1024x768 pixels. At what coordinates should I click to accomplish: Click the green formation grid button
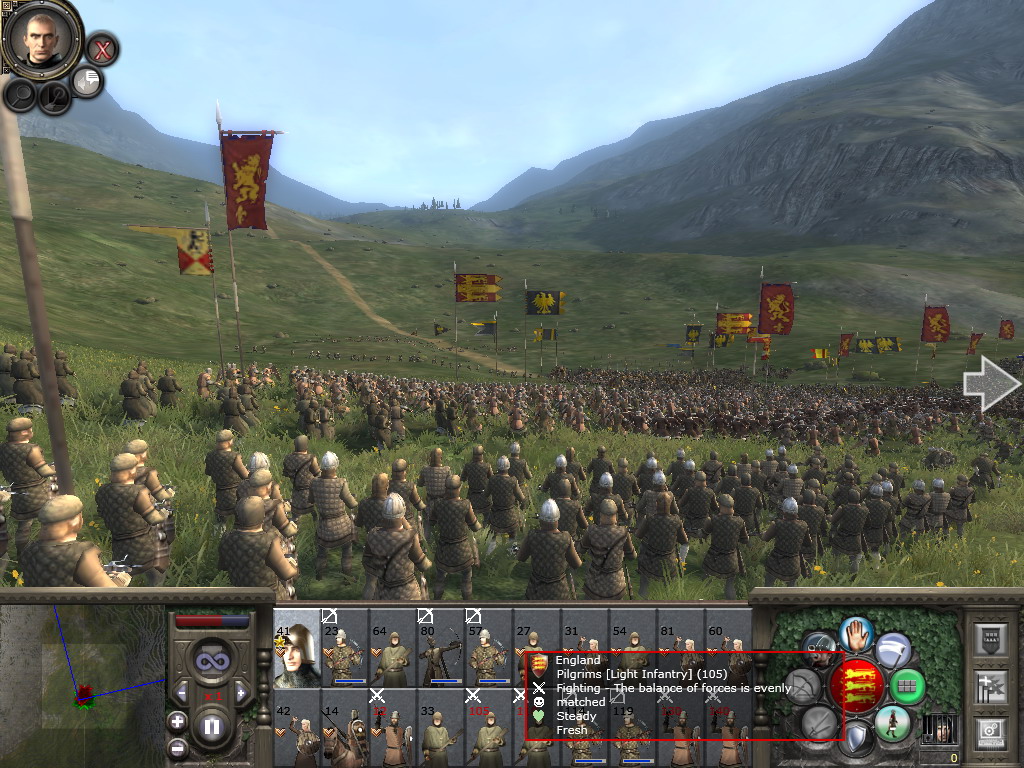tap(908, 686)
